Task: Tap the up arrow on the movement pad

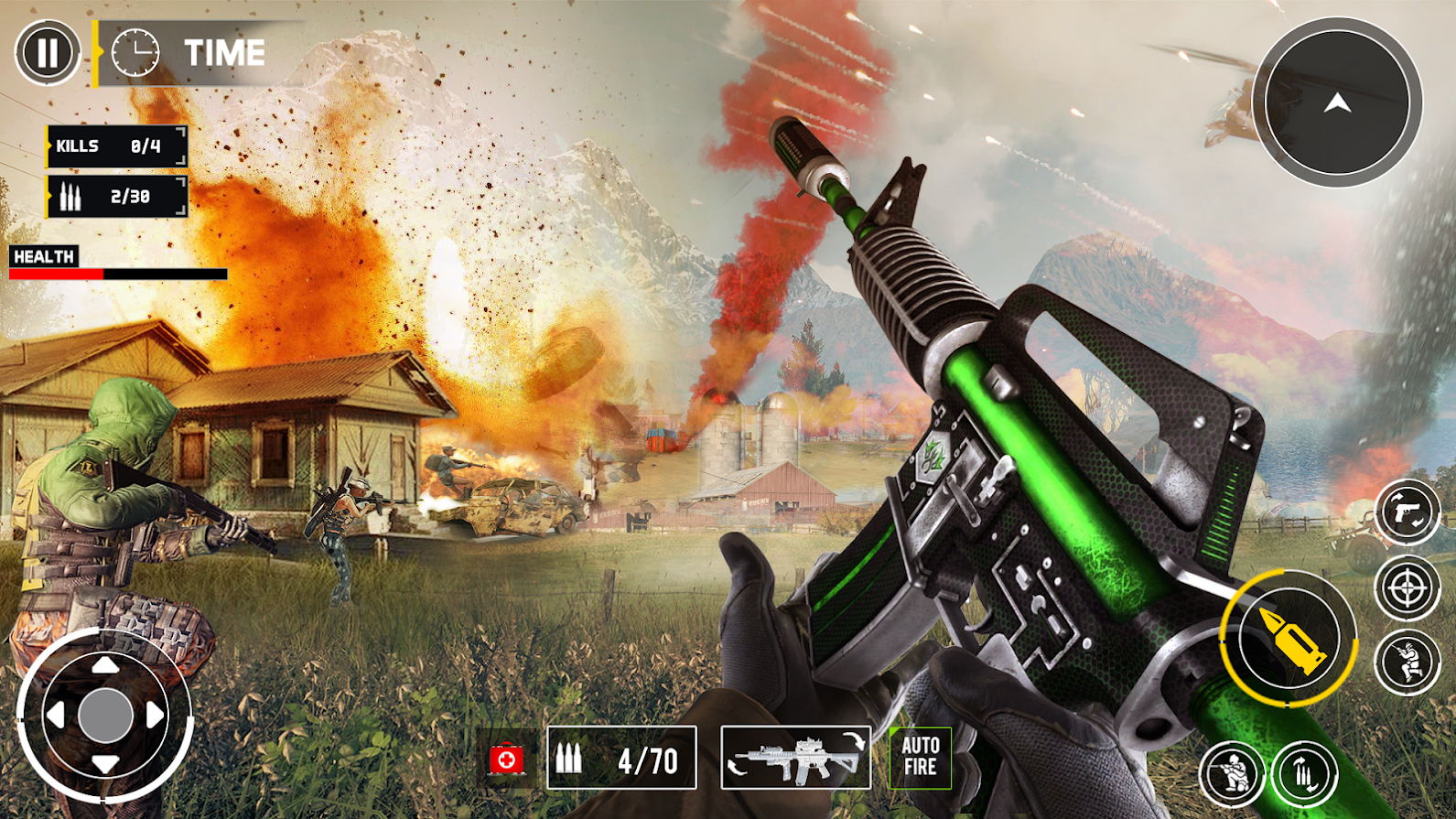Action: [107, 665]
